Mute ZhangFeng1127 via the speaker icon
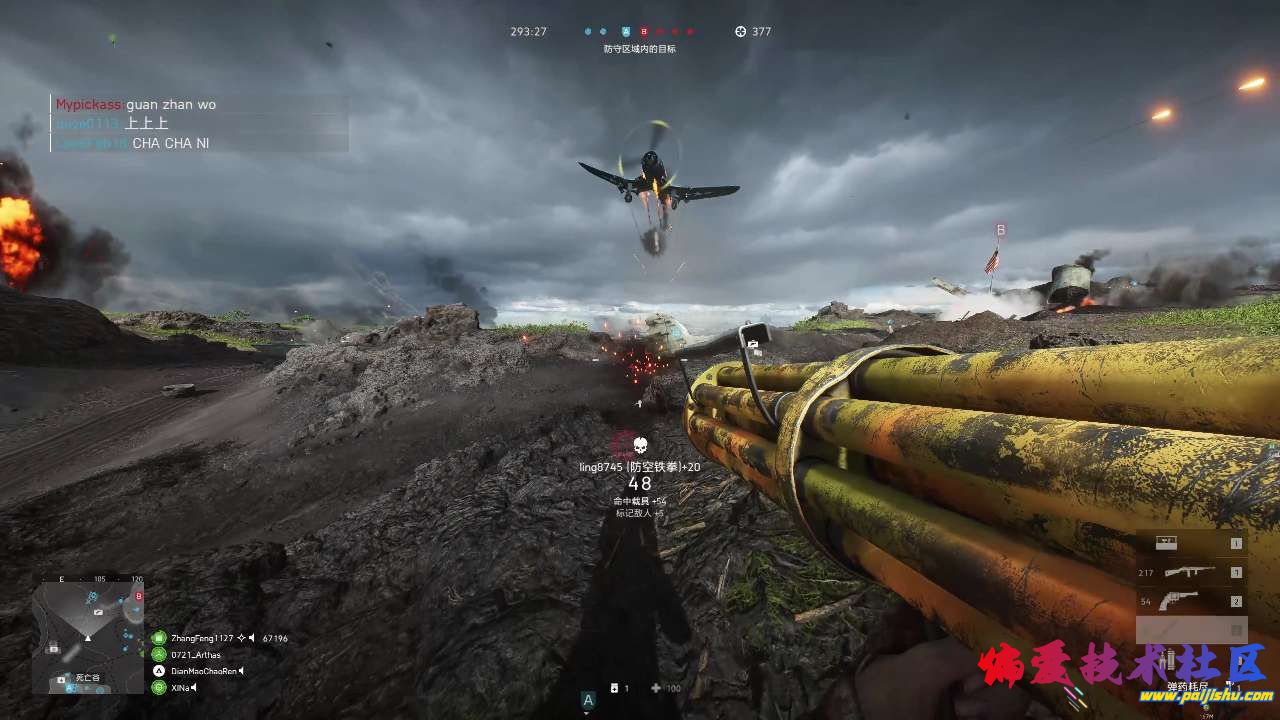Viewport: 1280px width, 720px height. [252, 637]
